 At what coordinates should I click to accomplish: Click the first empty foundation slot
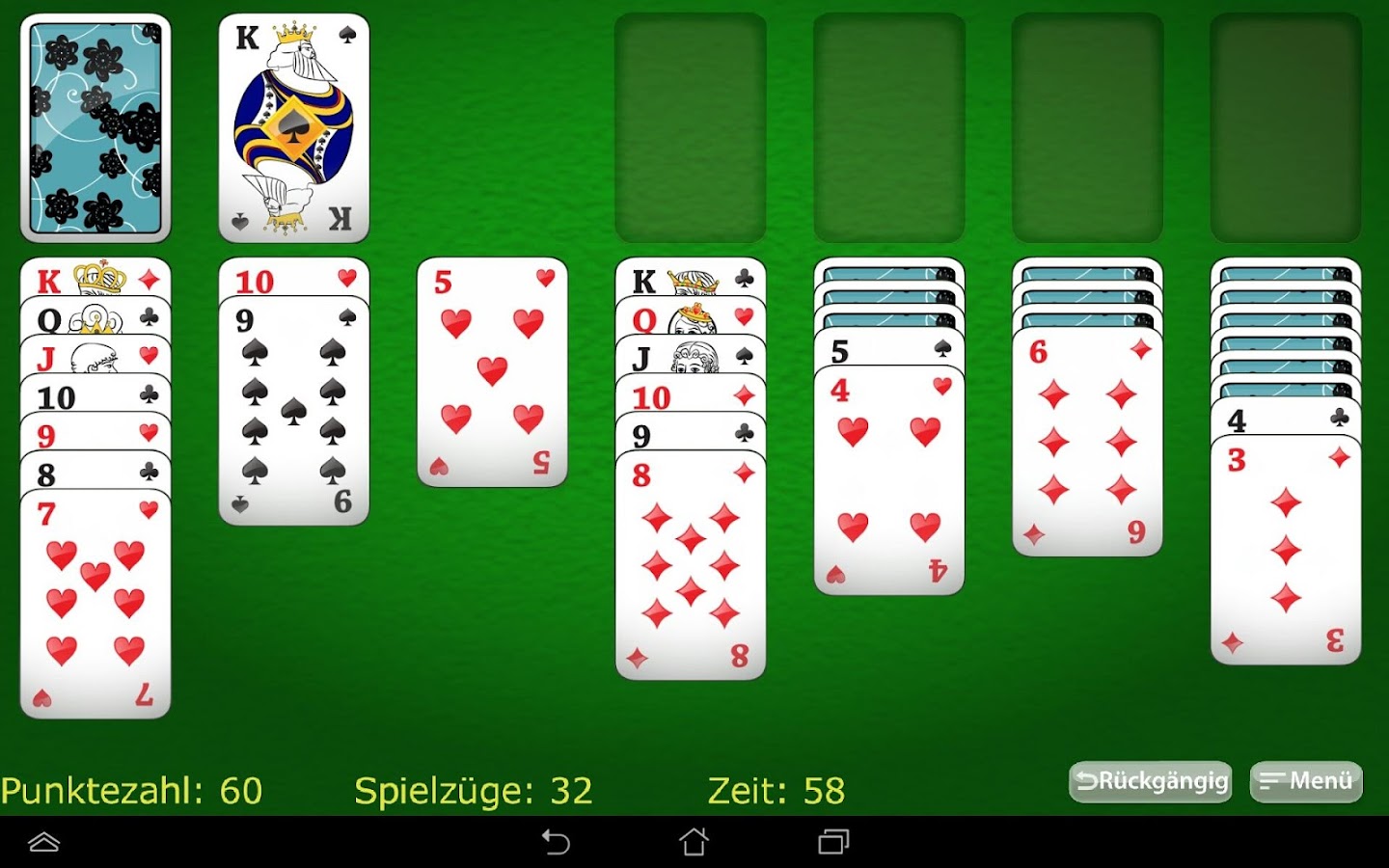coord(691,126)
